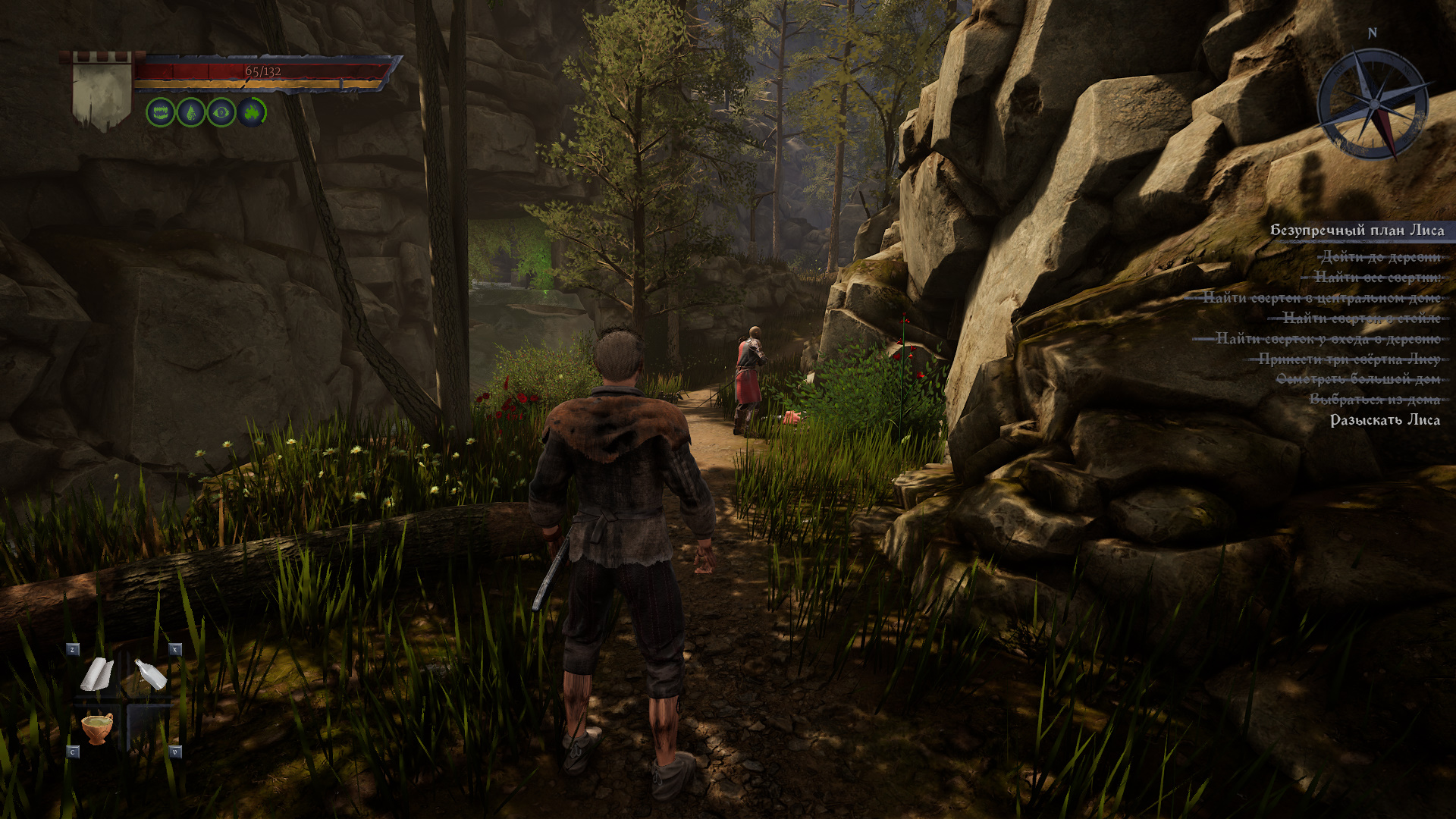1456x819 pixels.
Task: Click the green flame status icon
Action: pyautogui.click(x=252, y=113)
